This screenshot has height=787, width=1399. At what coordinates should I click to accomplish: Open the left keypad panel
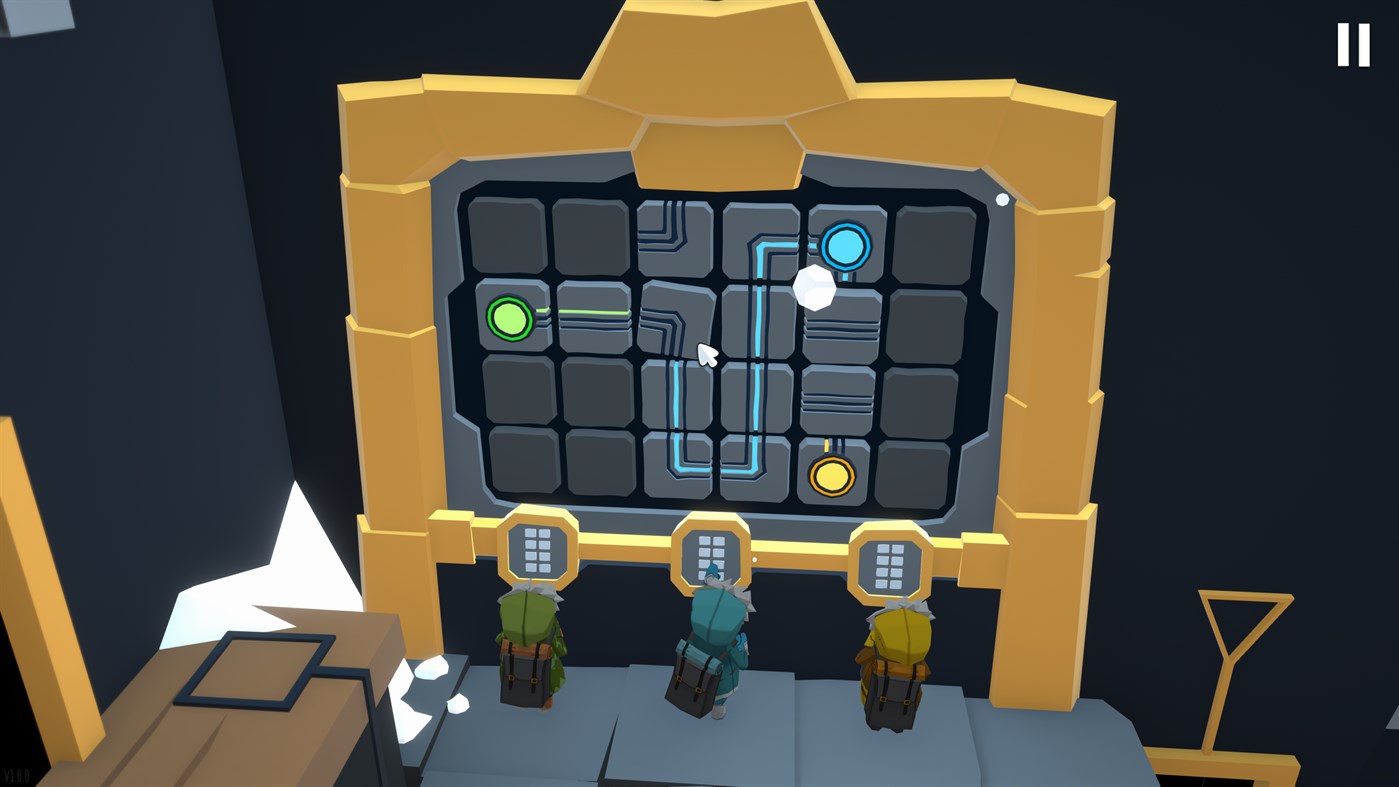coord(537,549)
